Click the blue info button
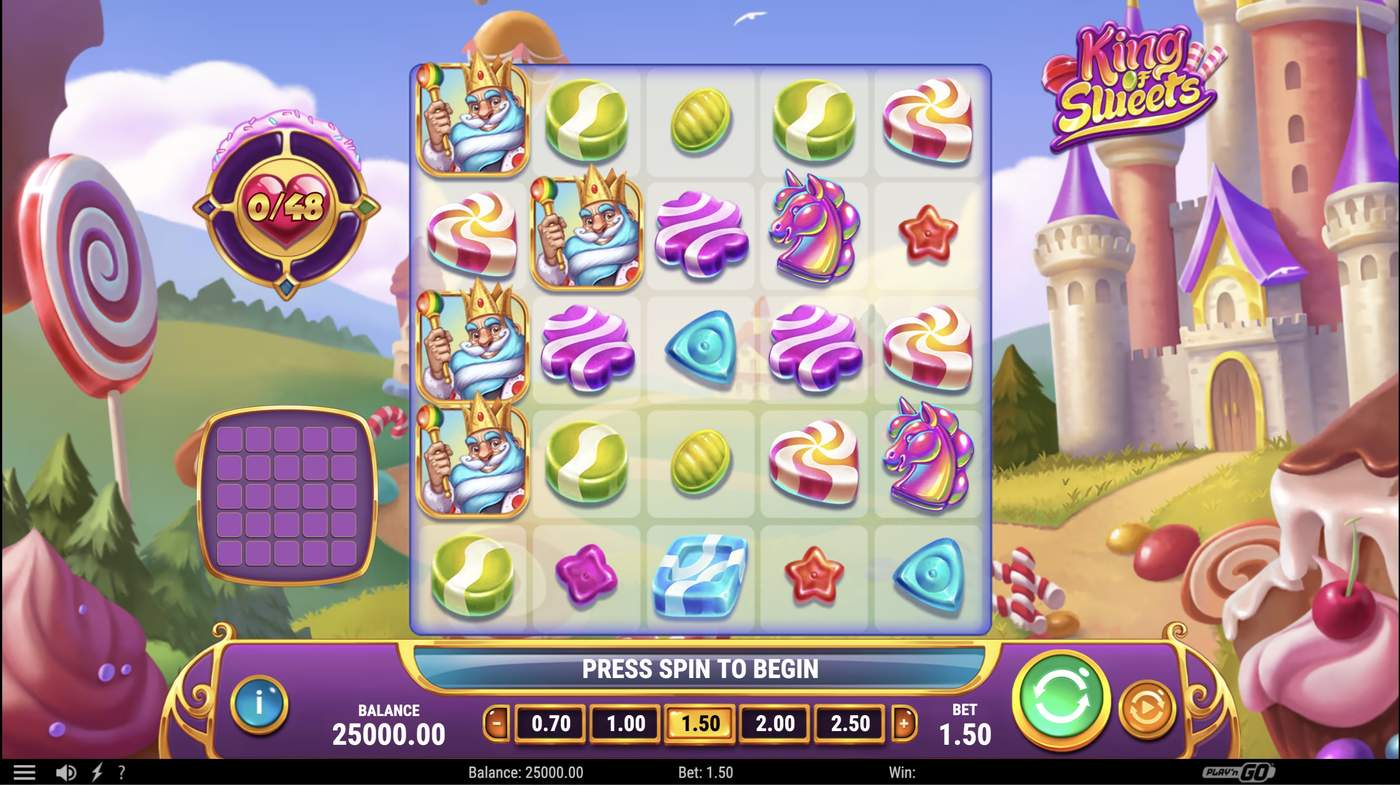The width and height of the screenshot is (1400, 785). coord(259,705)
